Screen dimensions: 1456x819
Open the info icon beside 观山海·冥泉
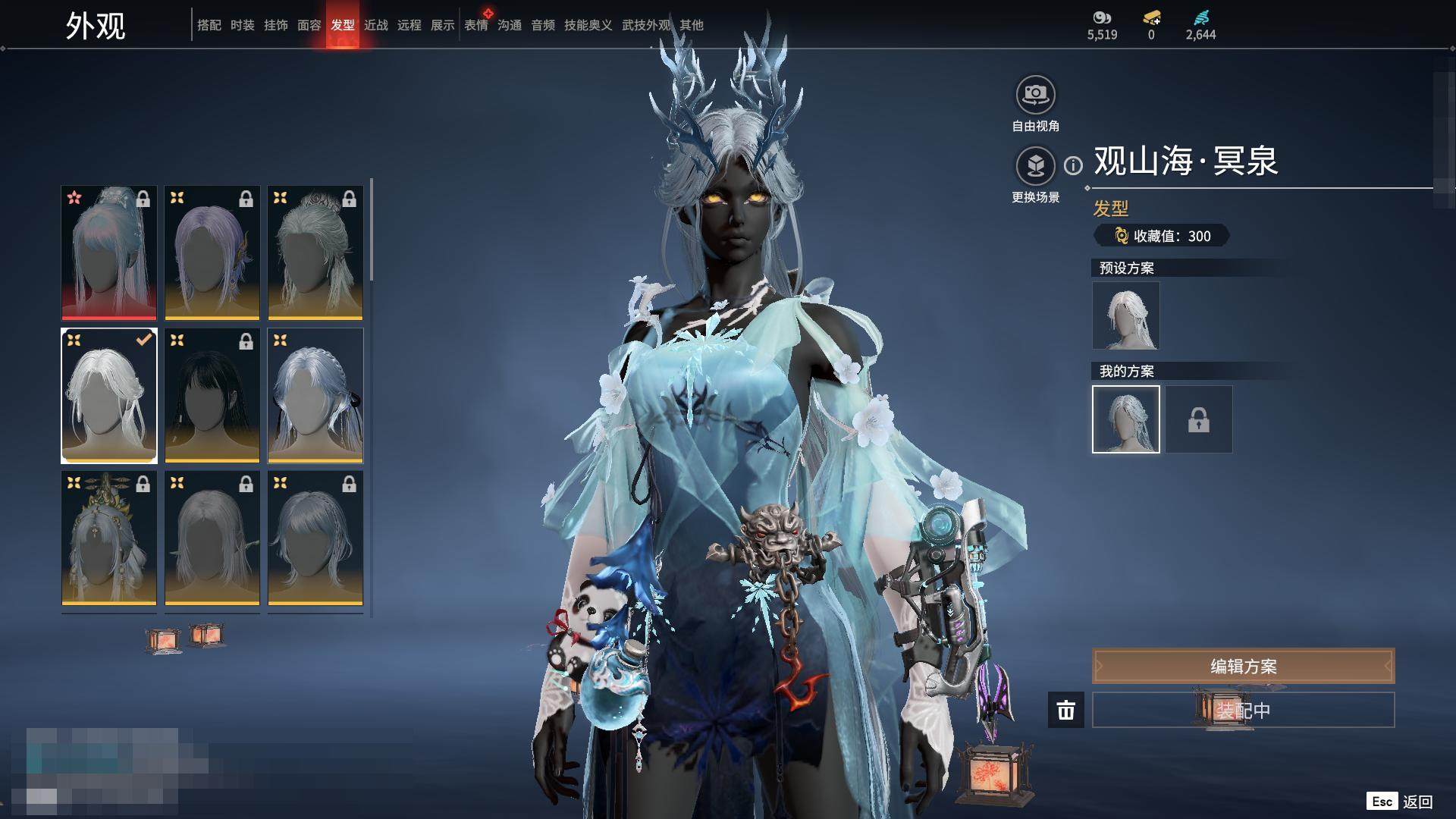point(1073,165)
